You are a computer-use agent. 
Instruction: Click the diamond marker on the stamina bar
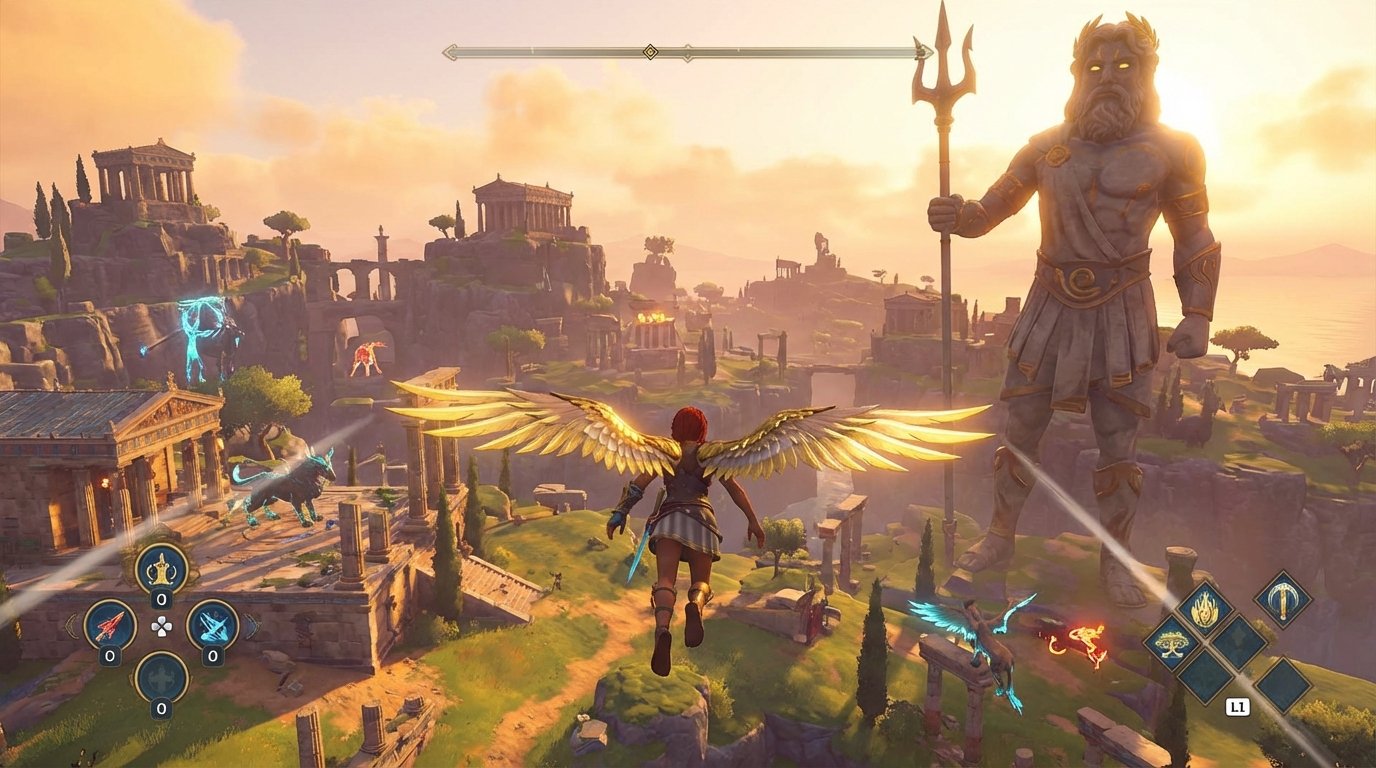tap(650, 52)
